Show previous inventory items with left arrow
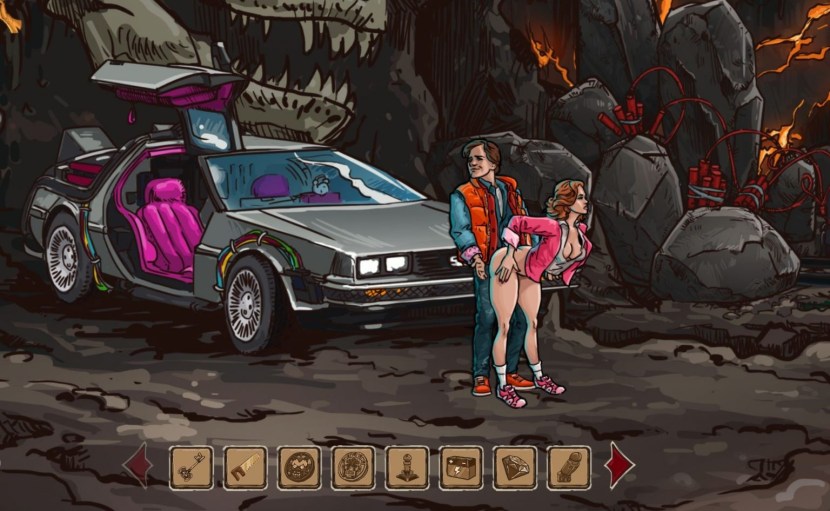This screenshot has height=511, width=830. coord(137,466)
